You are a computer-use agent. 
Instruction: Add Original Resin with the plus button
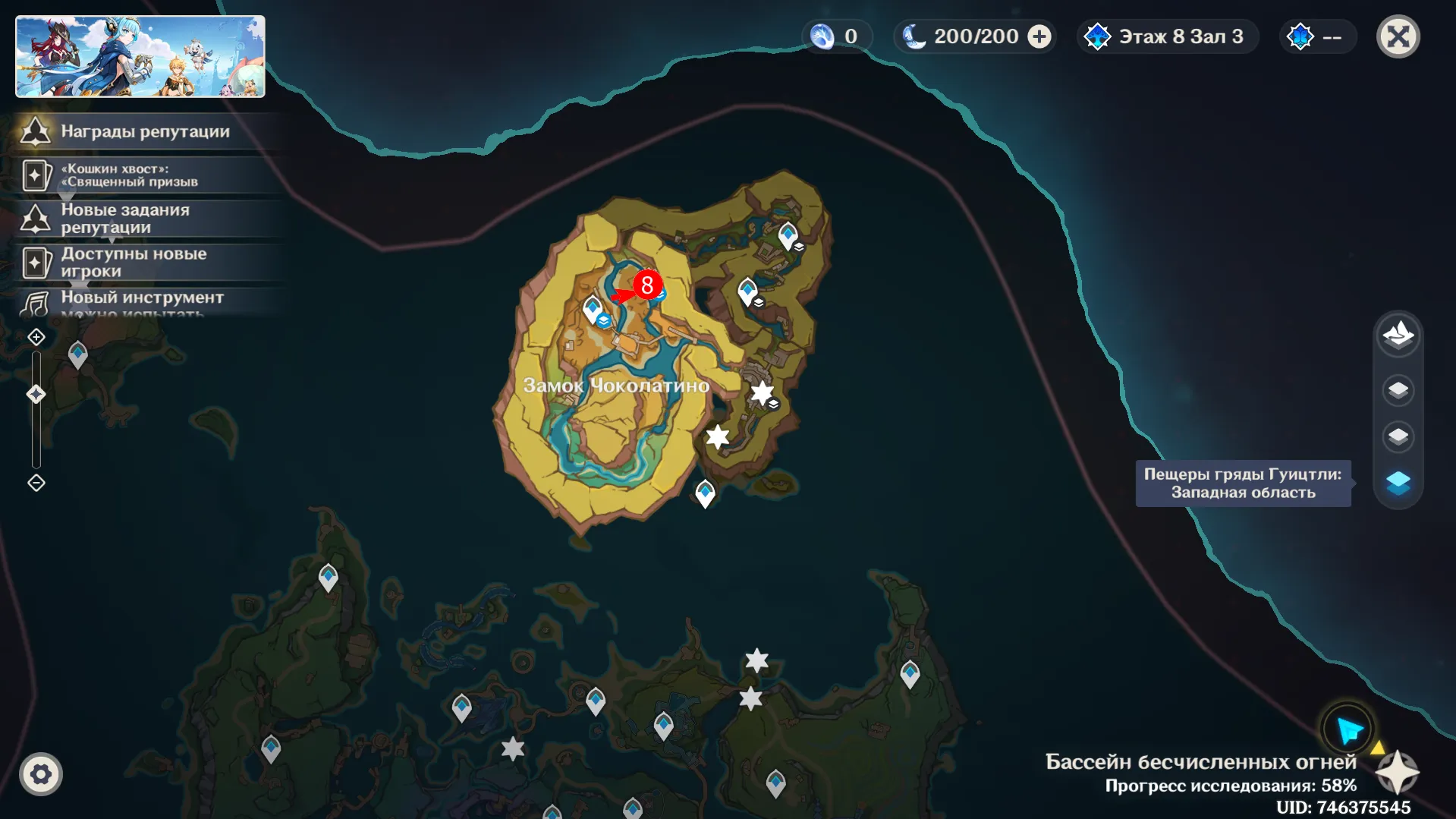tap(1039, 36)
